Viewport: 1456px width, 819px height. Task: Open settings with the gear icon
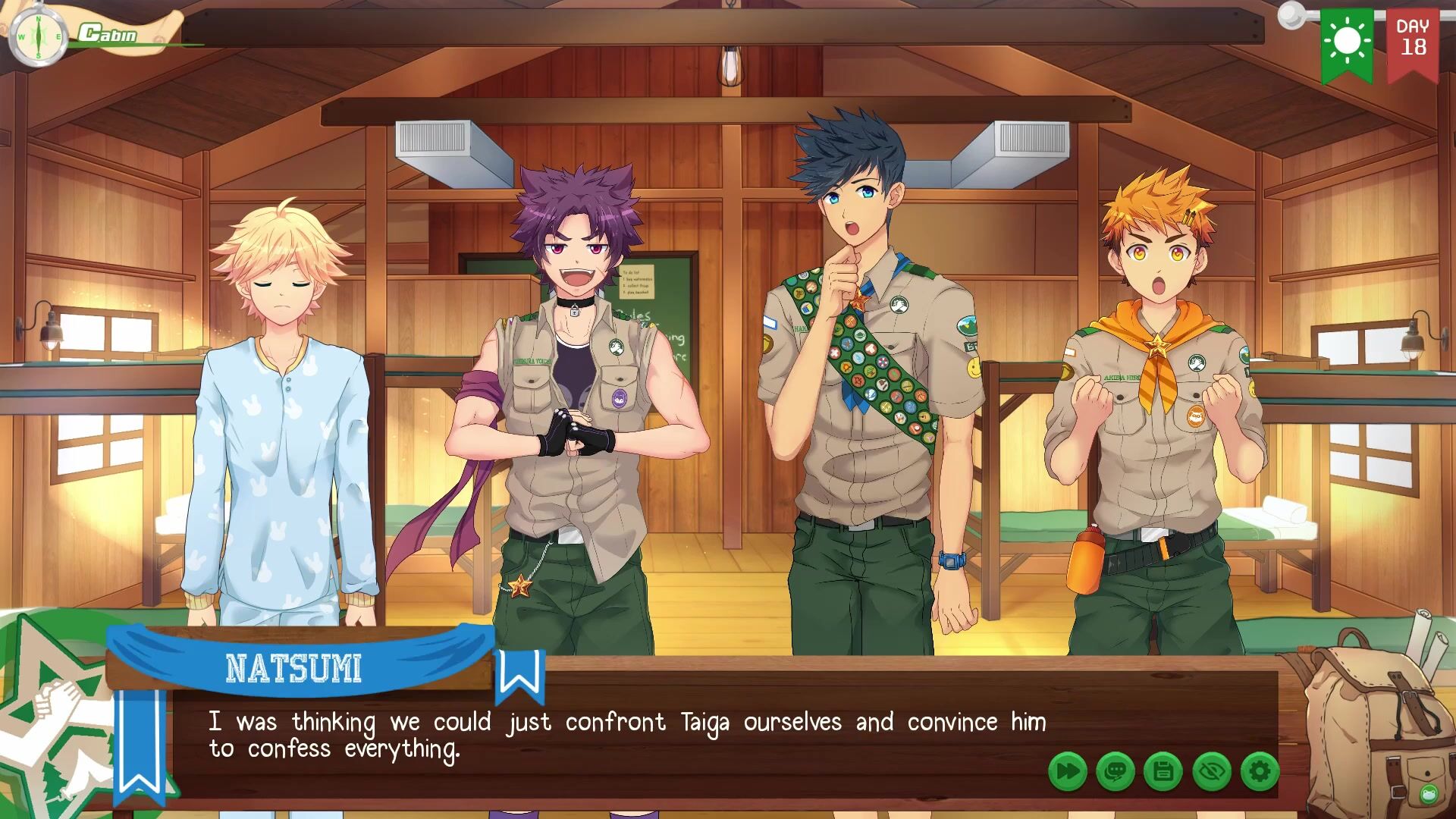pos(1260,772)
